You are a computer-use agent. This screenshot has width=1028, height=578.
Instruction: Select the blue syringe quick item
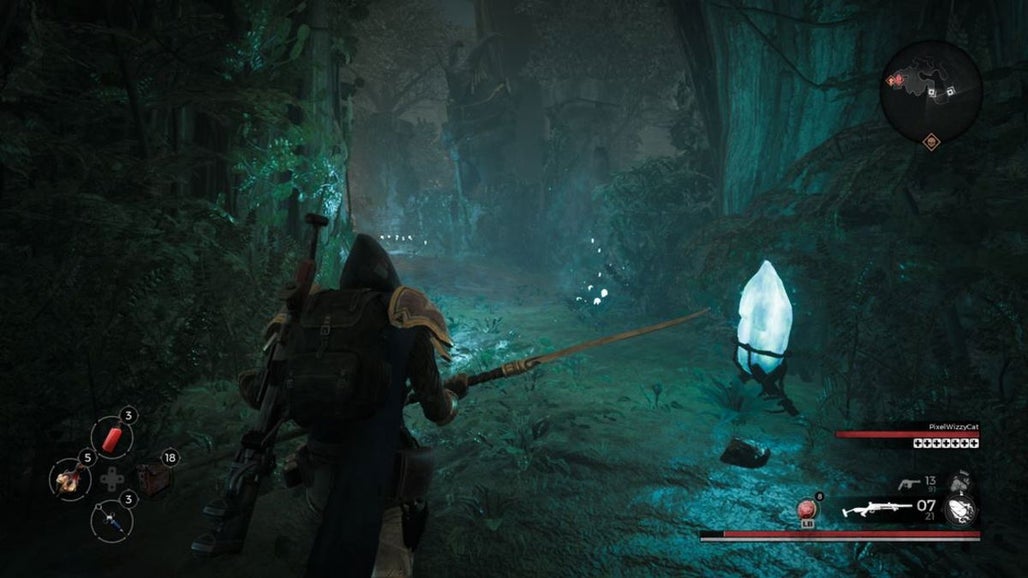click(111, 519)
